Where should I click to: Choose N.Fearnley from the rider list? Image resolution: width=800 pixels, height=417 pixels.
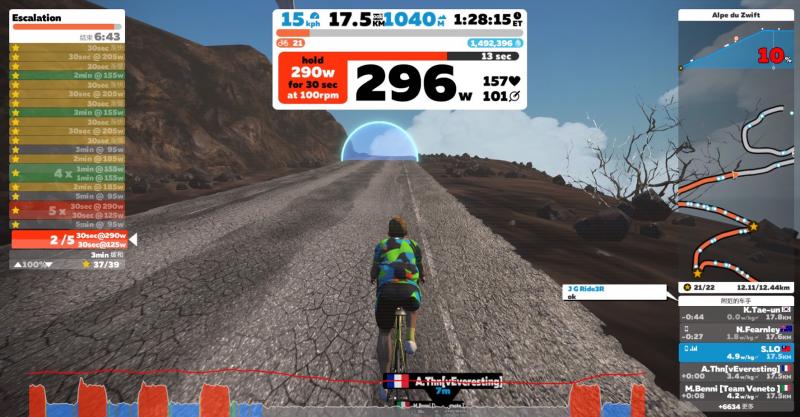coord(736,333)
